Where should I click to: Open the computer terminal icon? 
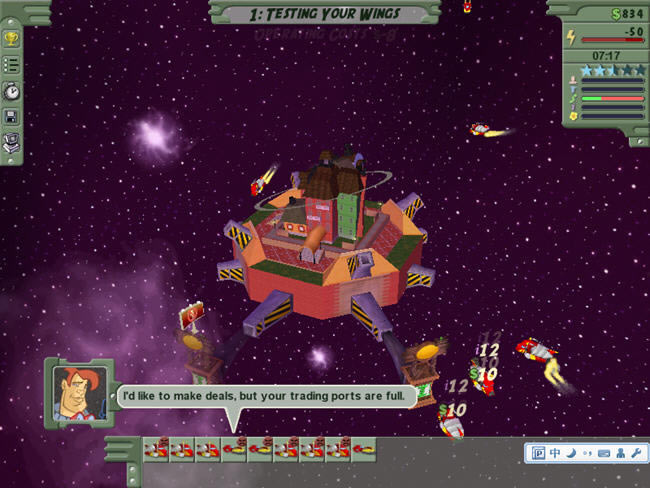(x=12, y=142)
